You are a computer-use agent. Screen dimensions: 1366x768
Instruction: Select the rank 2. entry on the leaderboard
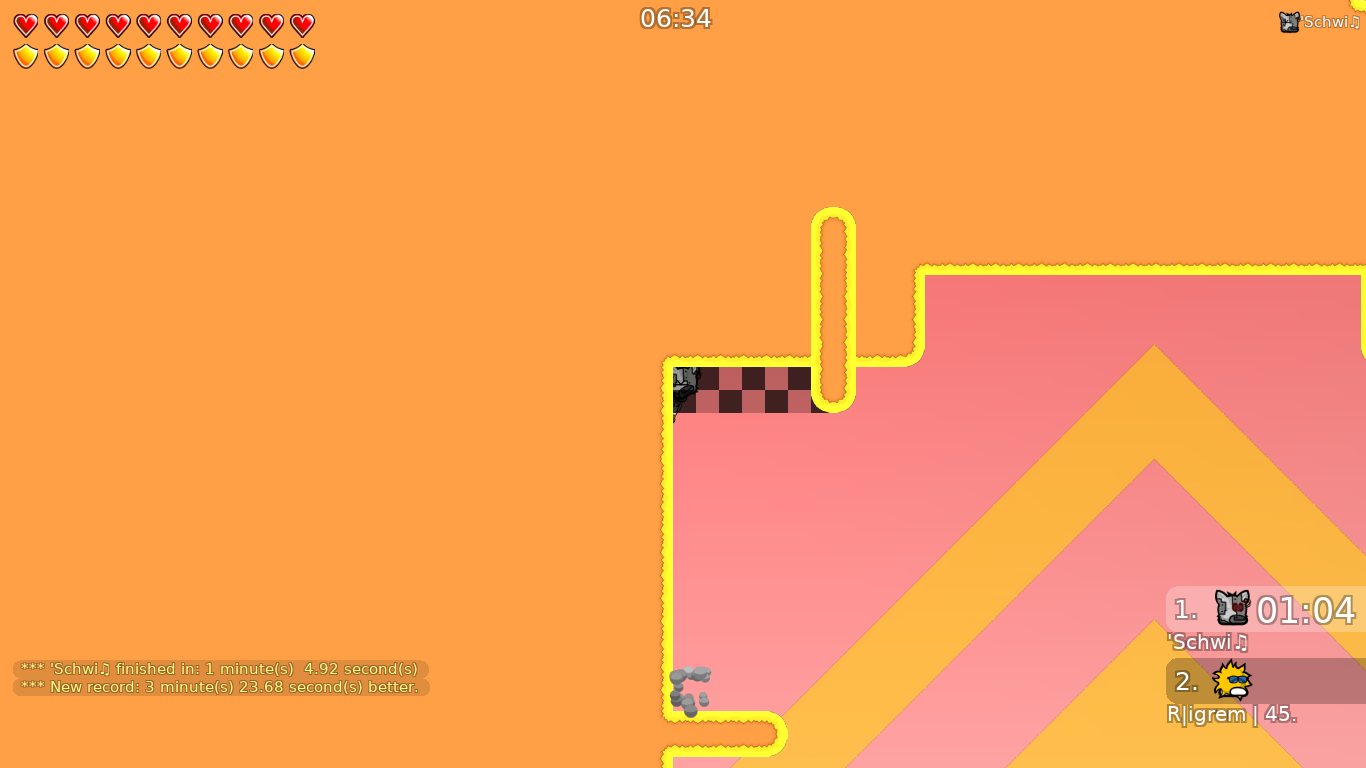[x=1185, y=681]
